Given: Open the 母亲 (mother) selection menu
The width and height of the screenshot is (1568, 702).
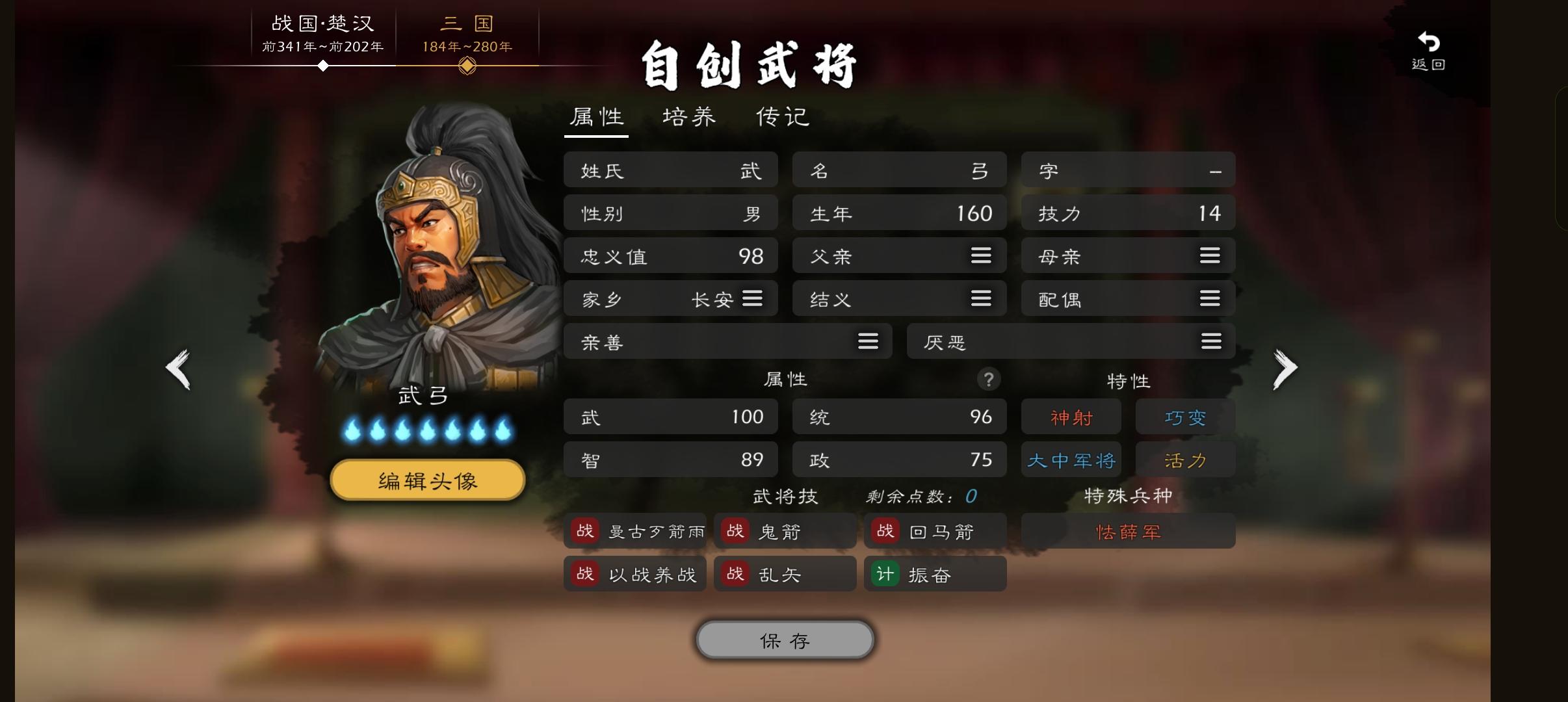Looking at the screenshot, I should (1209, 255).
